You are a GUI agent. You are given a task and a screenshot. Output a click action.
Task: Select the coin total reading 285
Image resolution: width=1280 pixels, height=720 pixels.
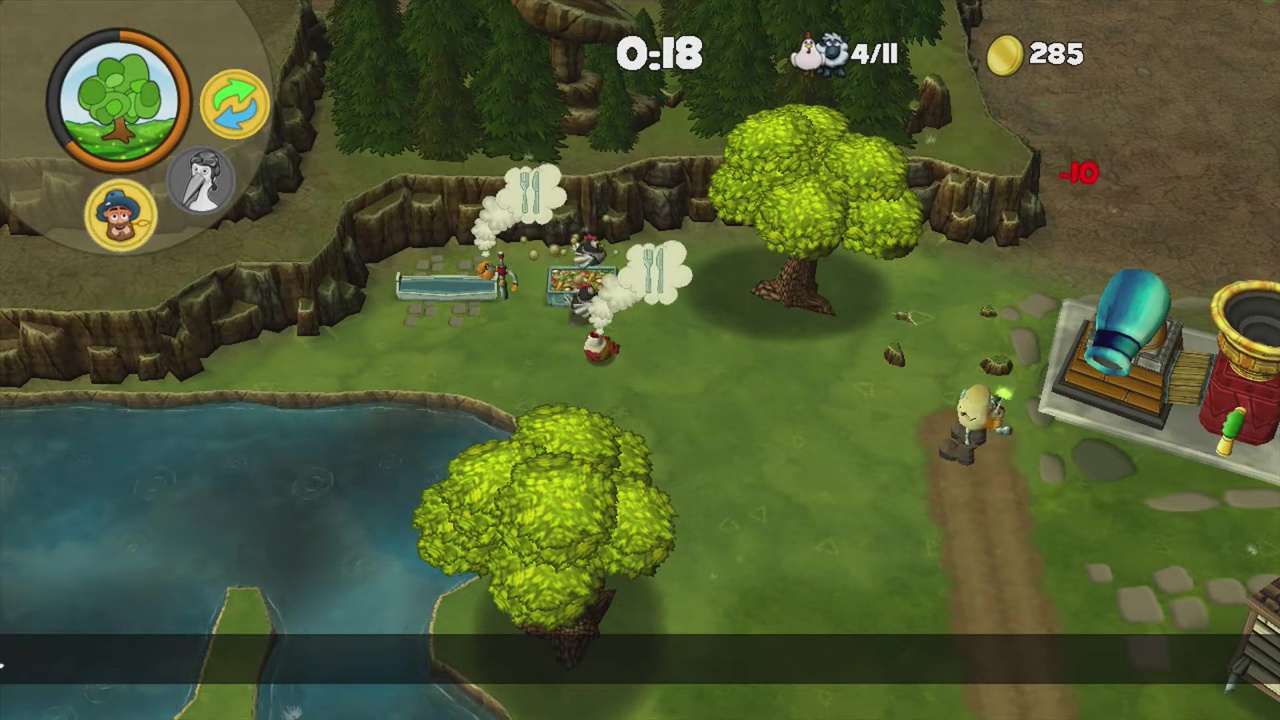tap(1055, 54)
